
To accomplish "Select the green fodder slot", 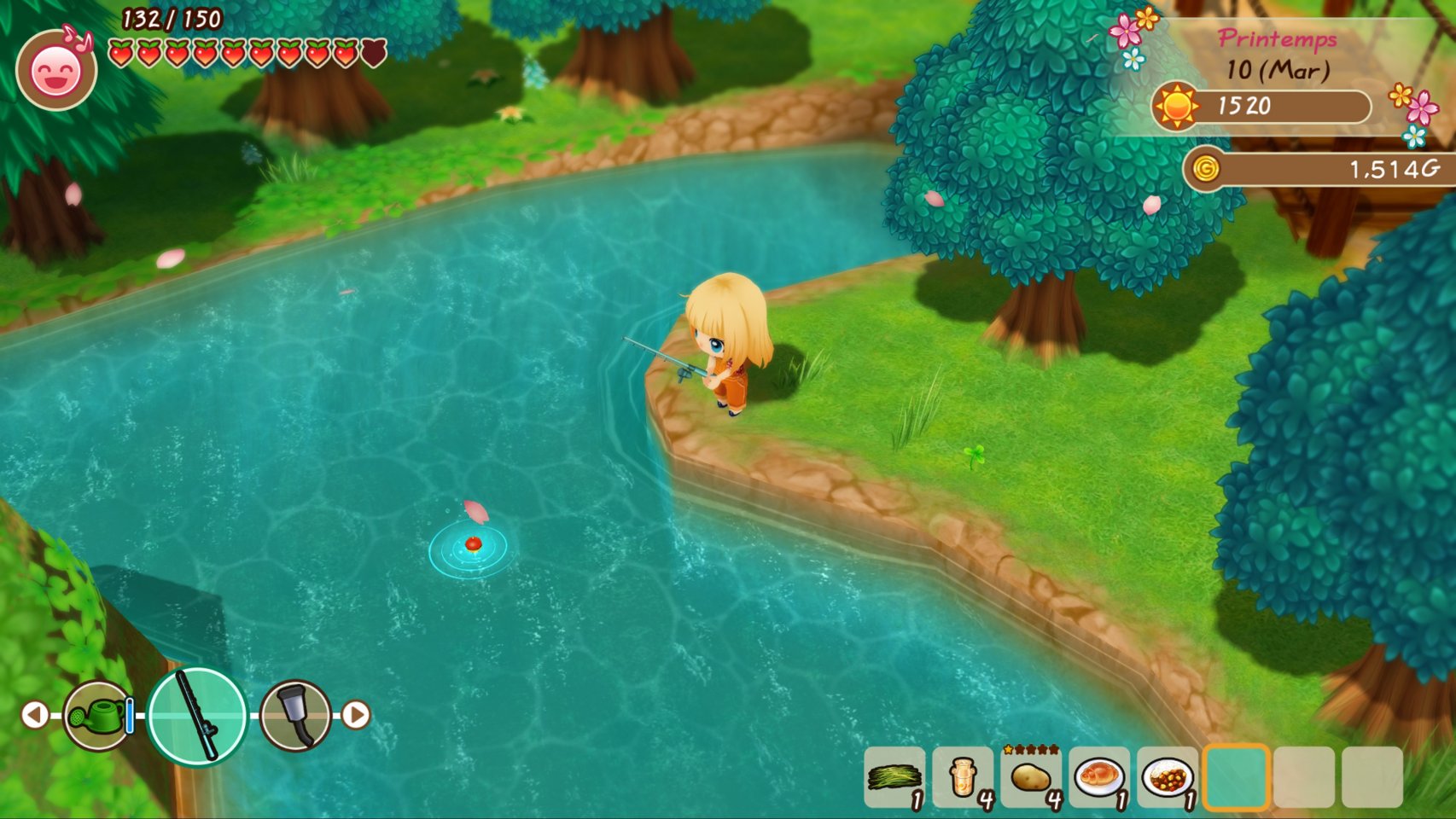I will tap(894, 777).
